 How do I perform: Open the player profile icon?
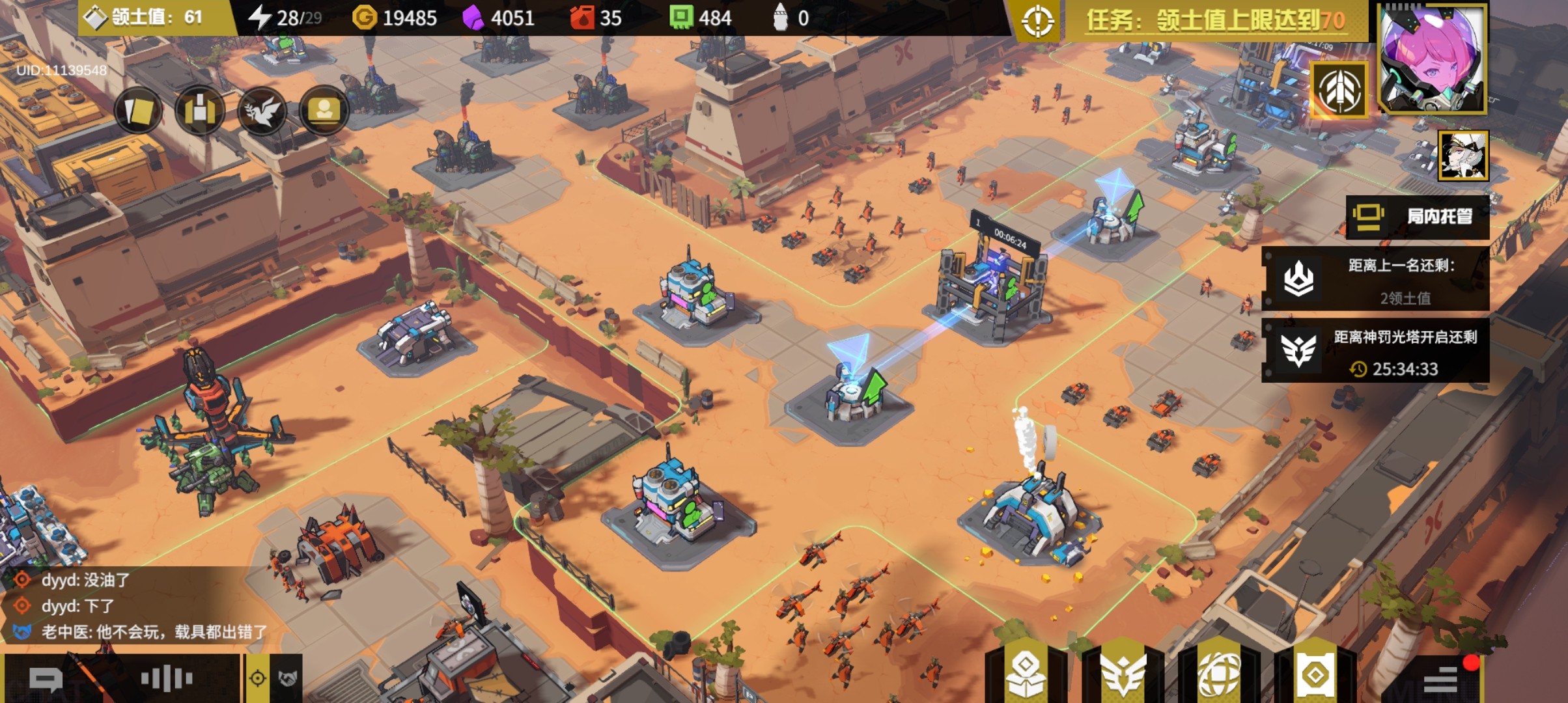click(324, 111)
